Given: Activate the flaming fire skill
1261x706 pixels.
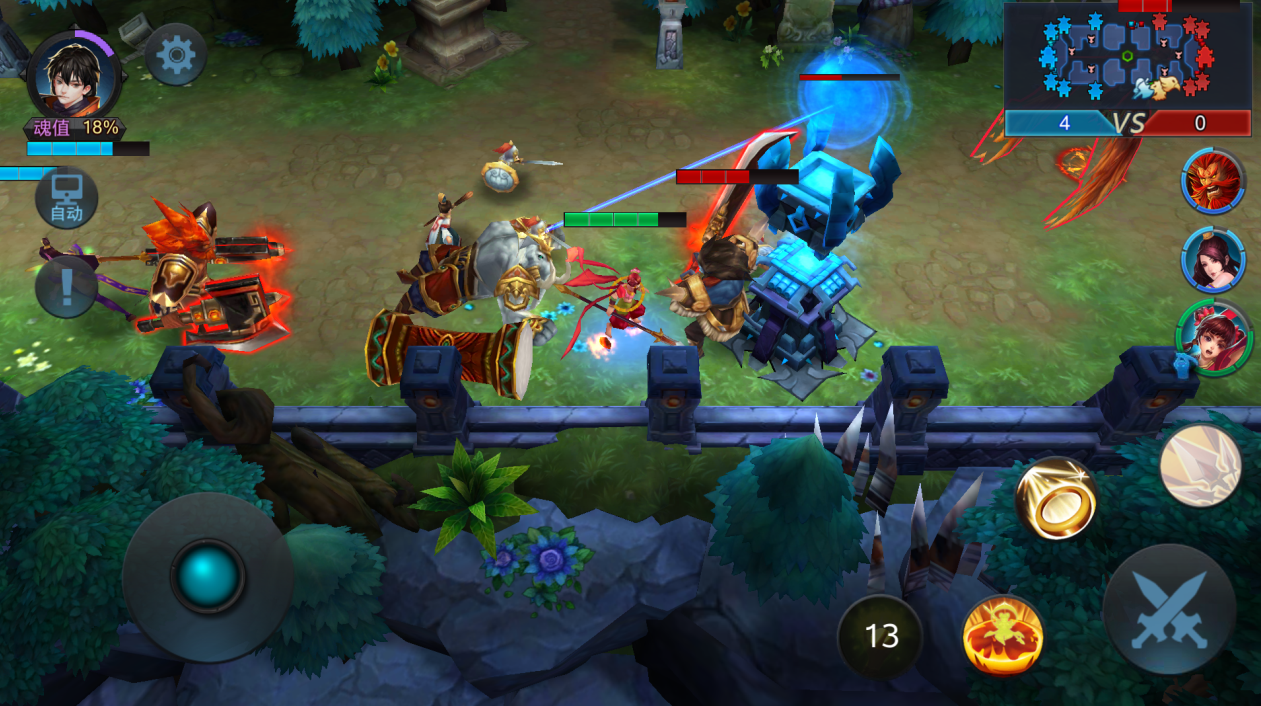Looking at the screenshot, I should pyautogui.click(x=1003, y=635).
